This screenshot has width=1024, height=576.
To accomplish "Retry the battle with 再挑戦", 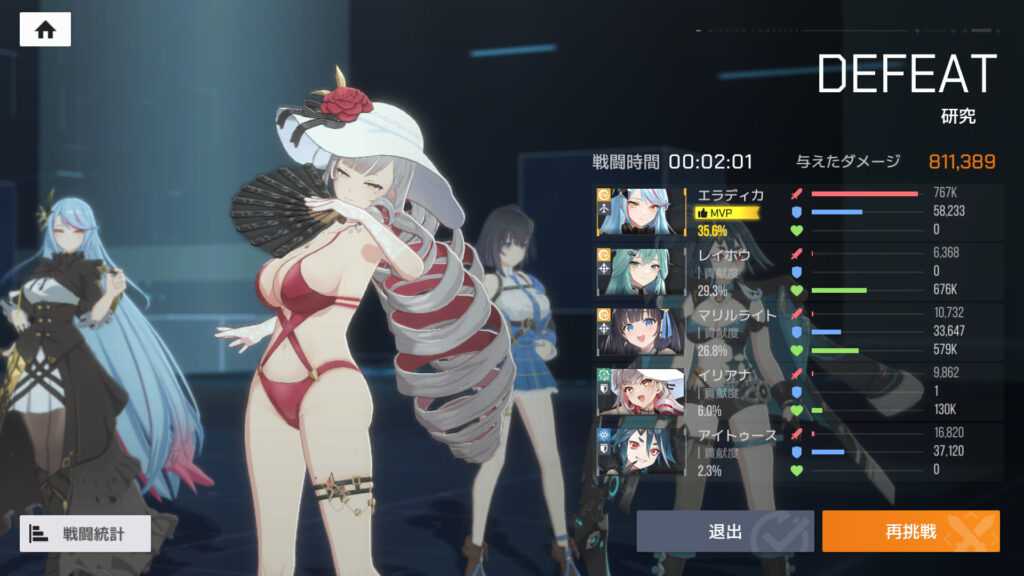I will click(x=910, y=531).
